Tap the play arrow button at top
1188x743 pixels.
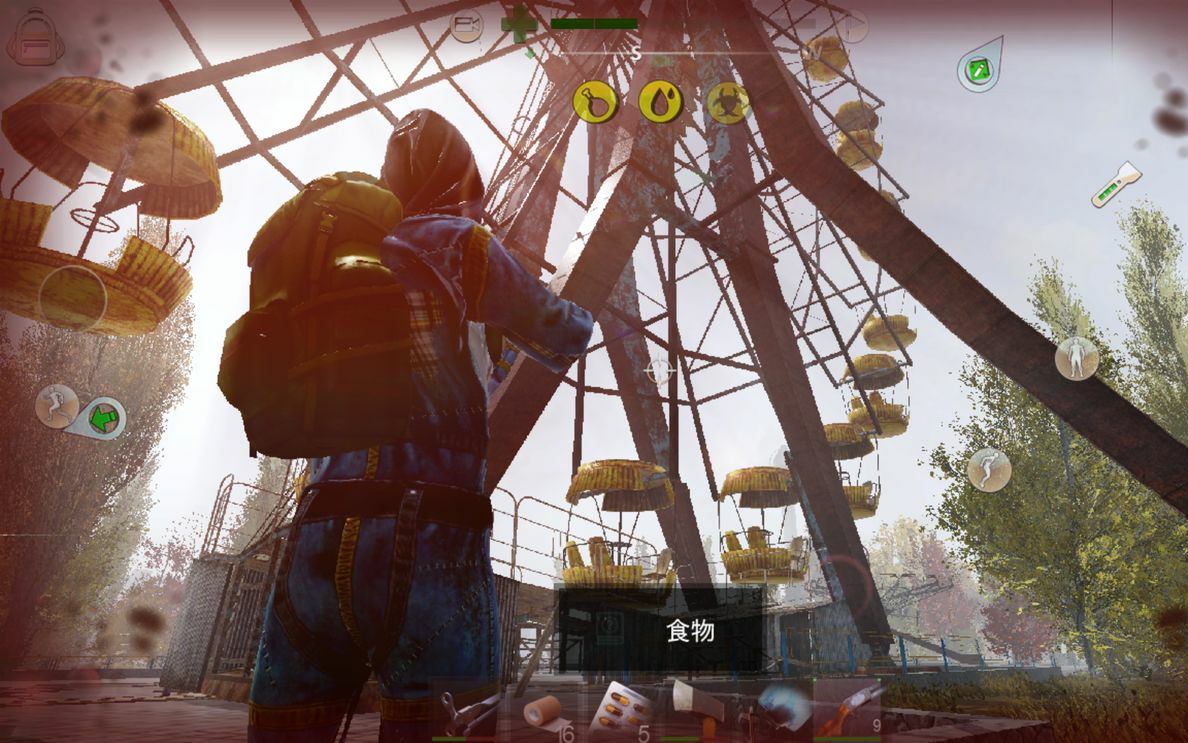[x=853, y=26]
